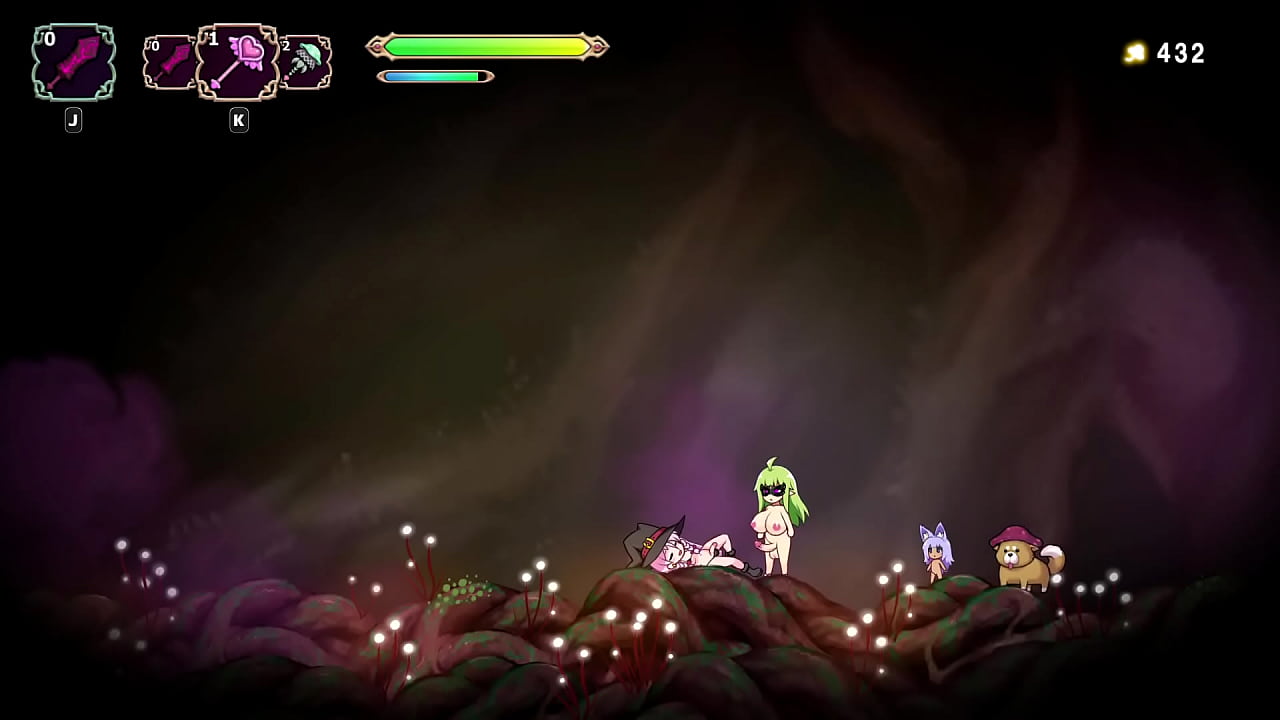Screen dimensions: 1280x720
Task: Open the mushroom item's expanded view
Action: [x=305, y=60]
